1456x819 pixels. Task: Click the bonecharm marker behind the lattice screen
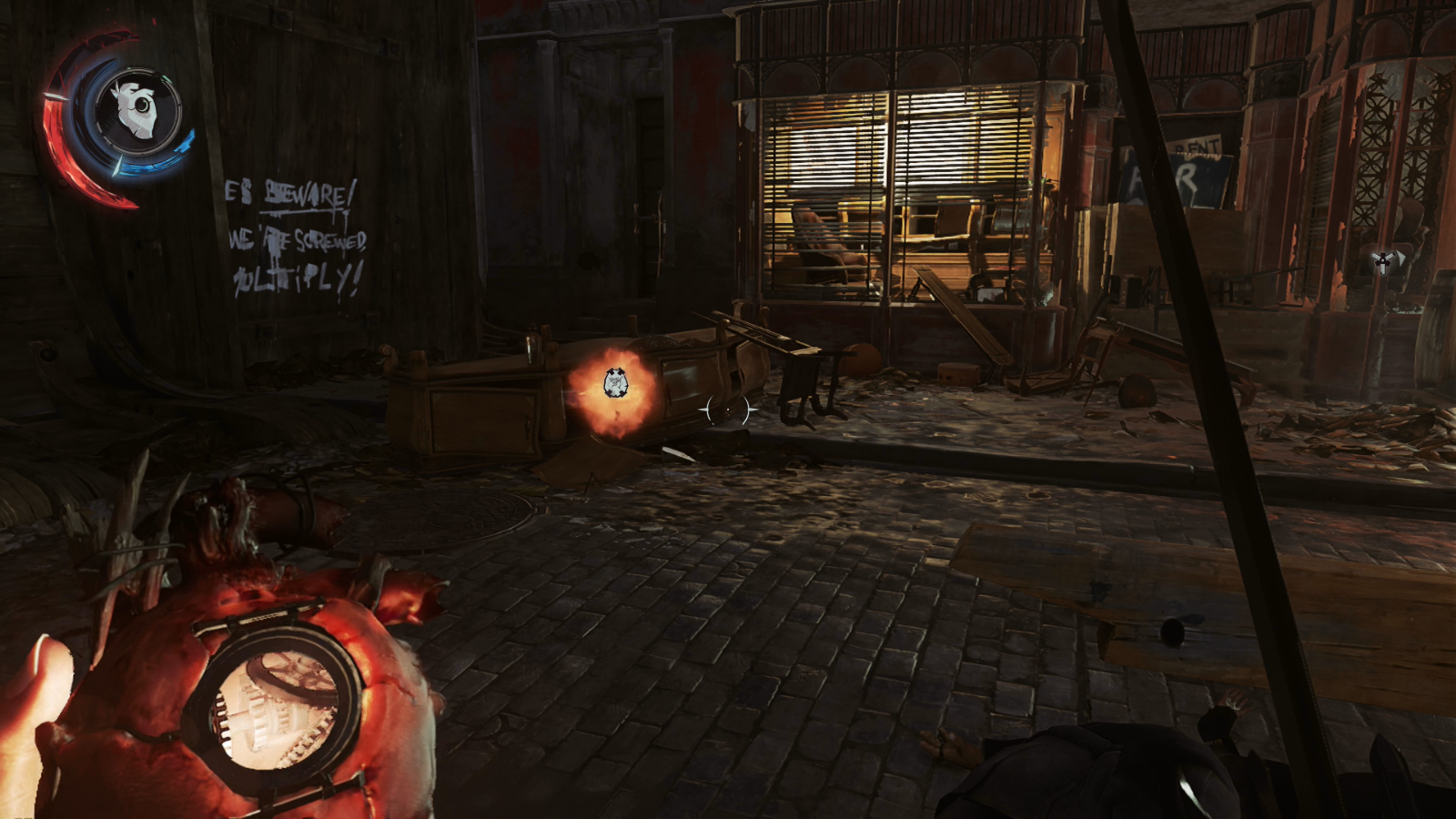(1382, 262)
